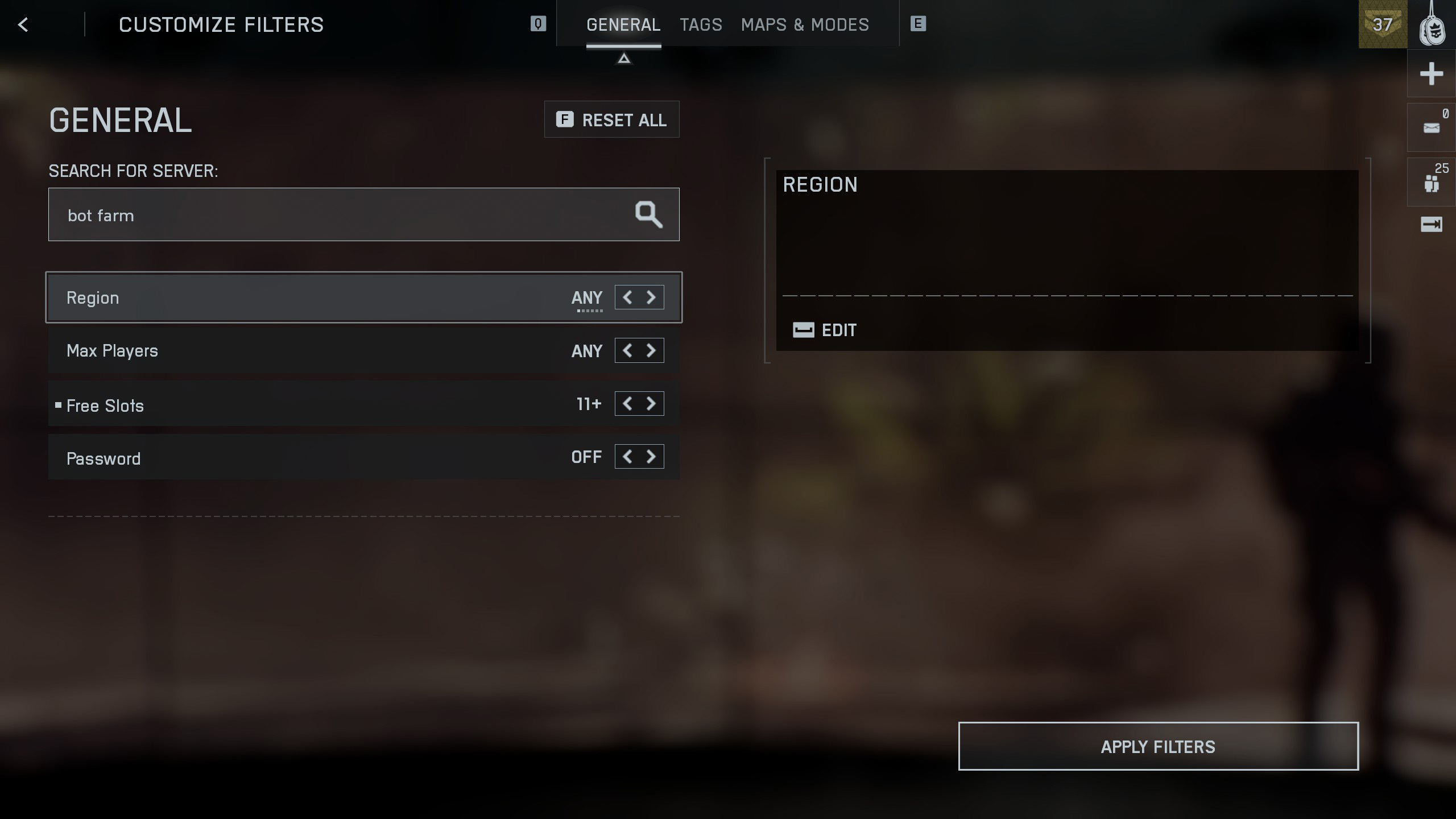The height and width of the screenshot is (819, 1456).
Task: Click the server search text field
Action: pyautogui.click(x=341, y=215)
